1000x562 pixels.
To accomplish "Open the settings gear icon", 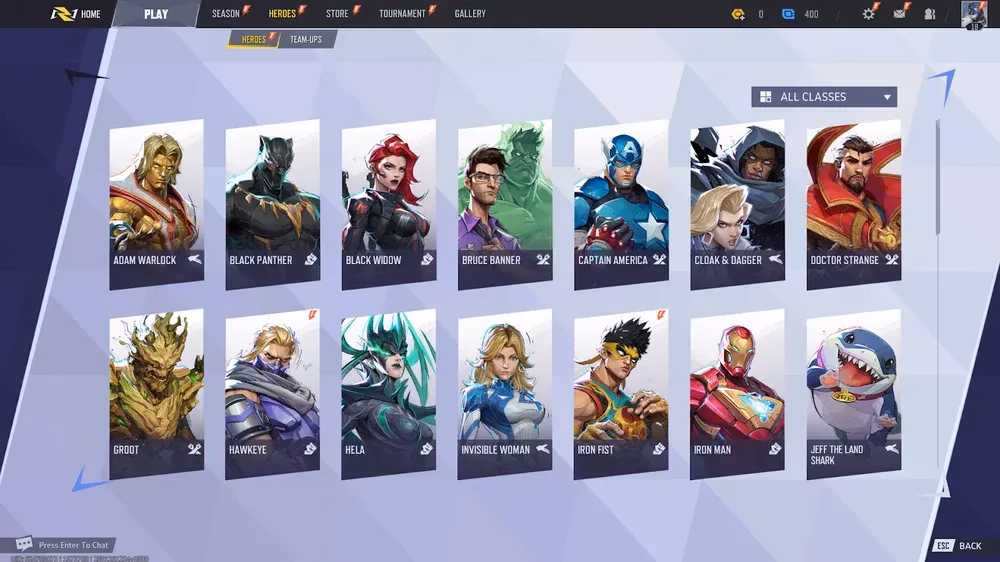I will click(x=868, y=14).
